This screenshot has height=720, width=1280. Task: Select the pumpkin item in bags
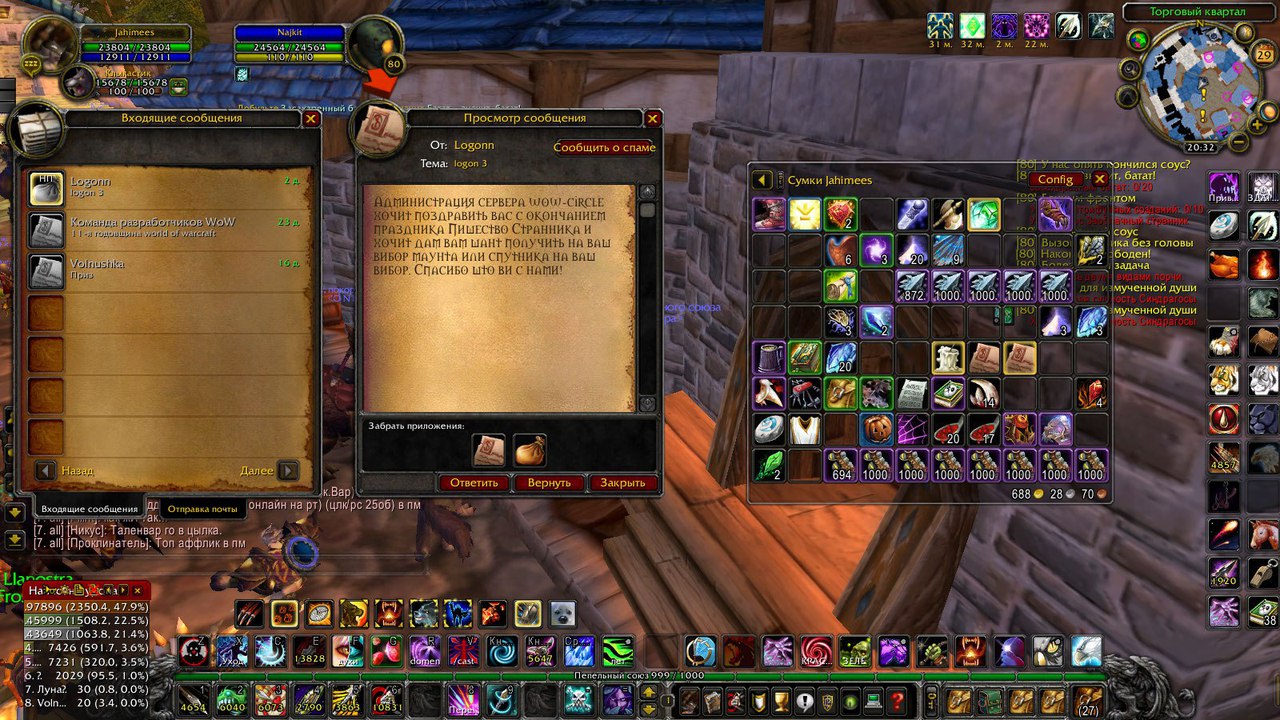(876, 429)
